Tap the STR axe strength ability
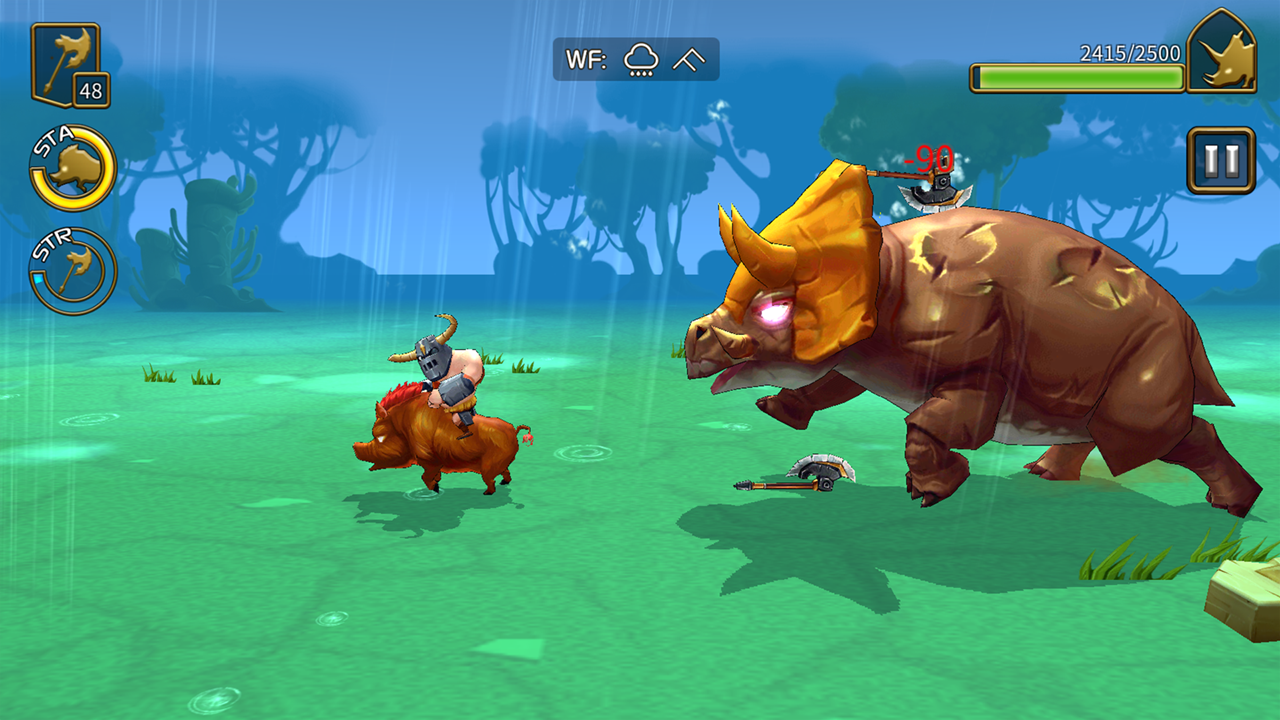1280x720 pixels. click(x=73, y=271)
